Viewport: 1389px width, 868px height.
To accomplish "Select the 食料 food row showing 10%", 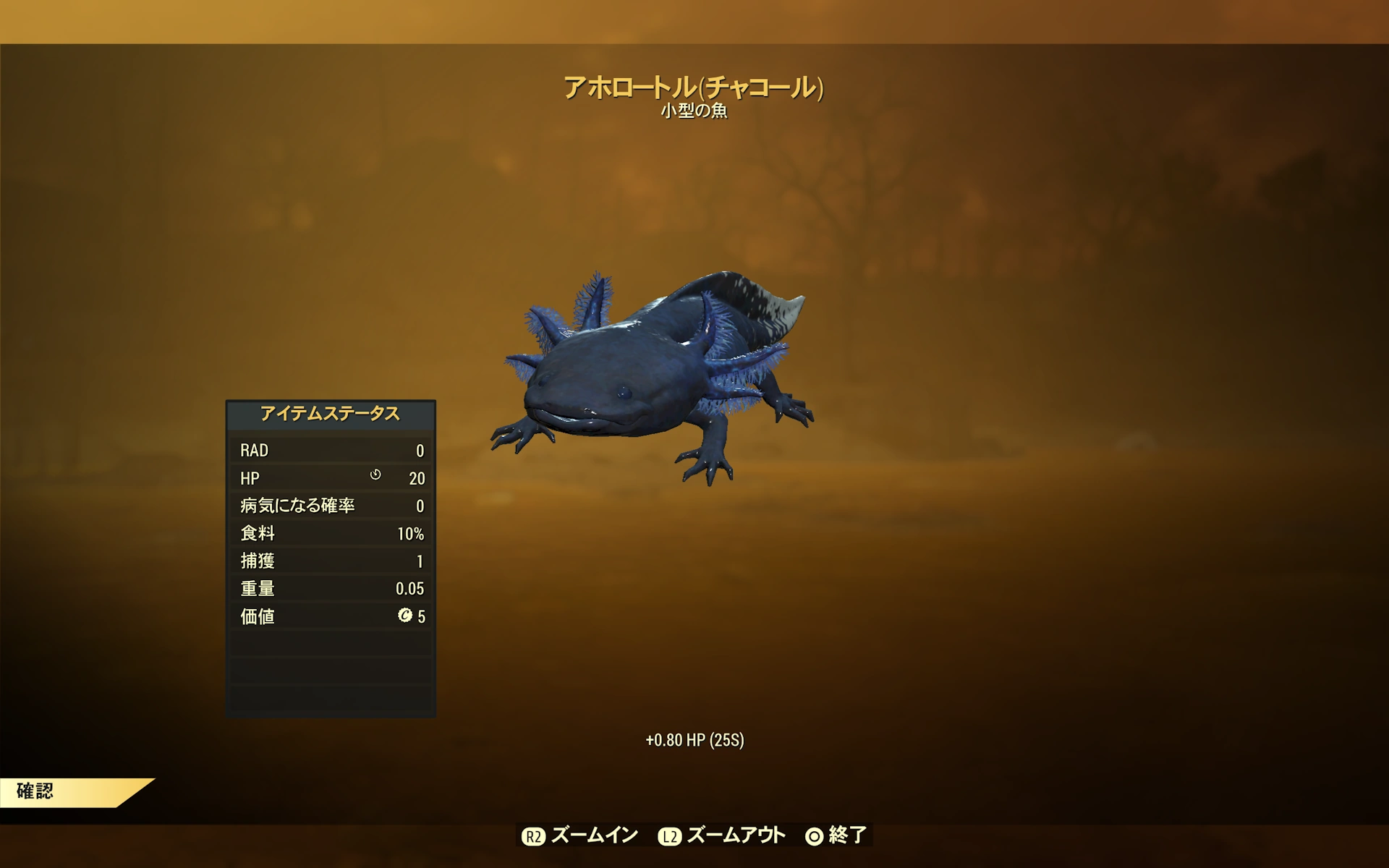I will 330,534.
